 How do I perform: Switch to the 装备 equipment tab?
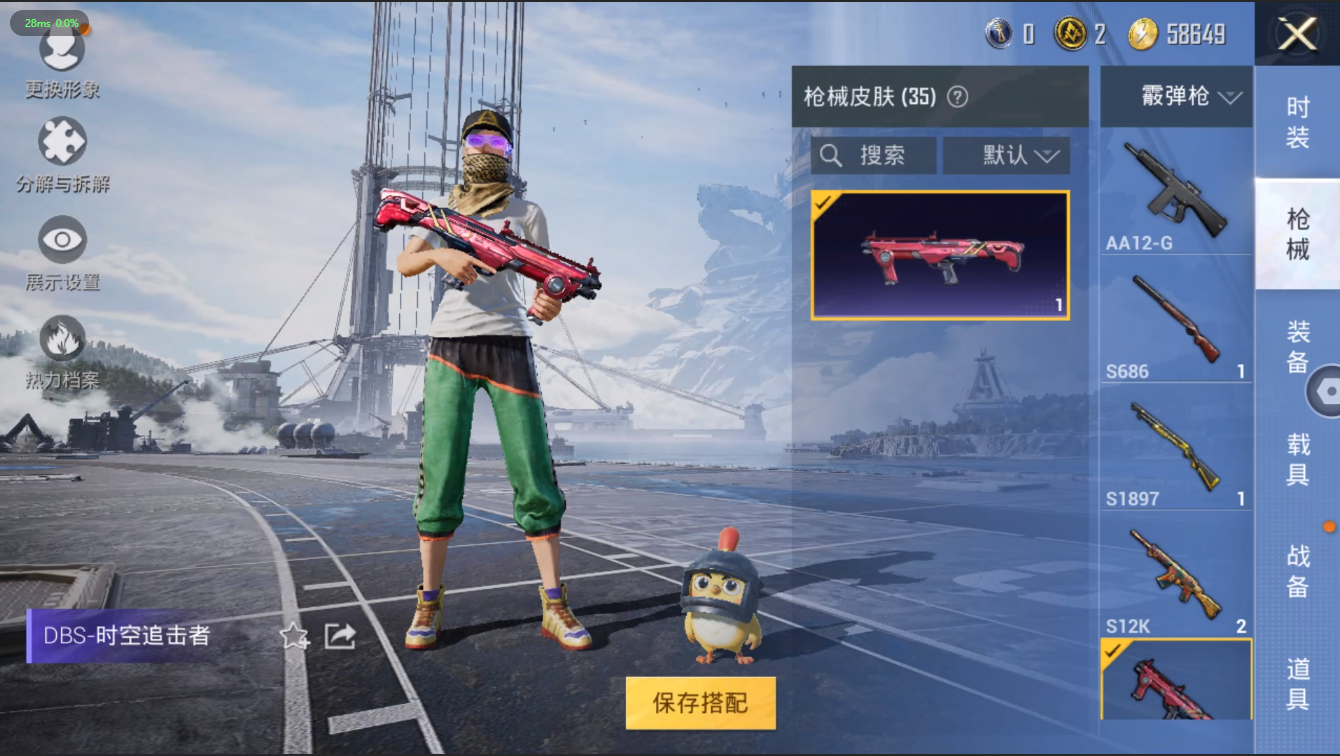(1297, 345)
